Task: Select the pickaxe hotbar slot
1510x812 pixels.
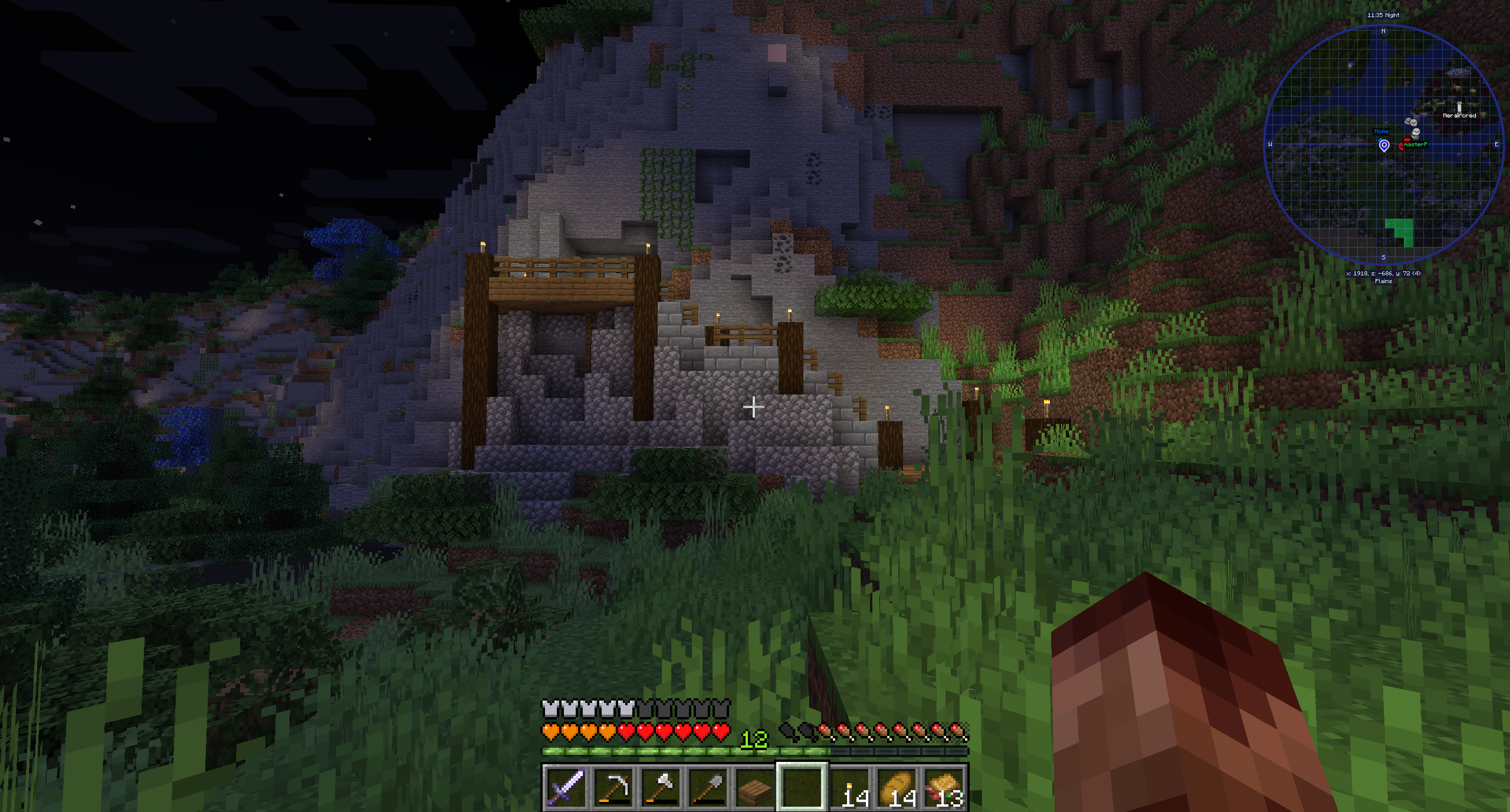Action: tap(613, 787)
